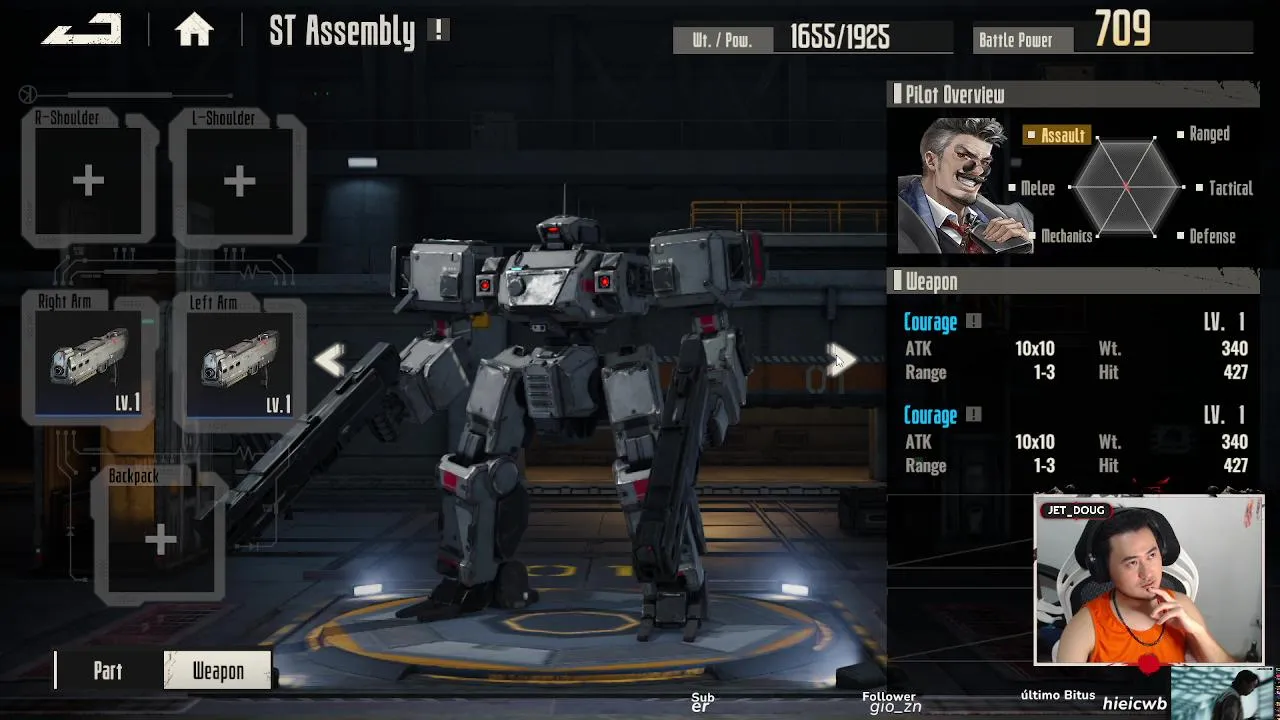Open the streamer webcam overlay
The width and height of the screenshot is (1280, 720).
click(1148, 580)
